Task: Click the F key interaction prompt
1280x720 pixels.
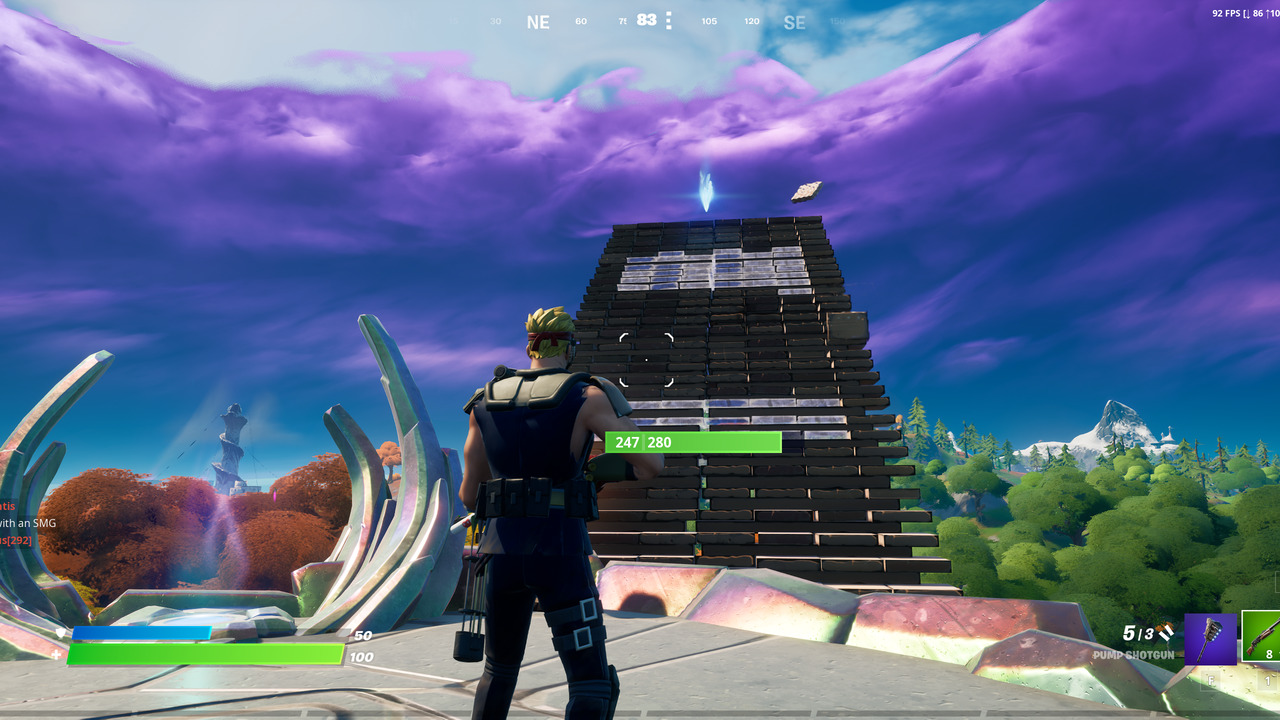Action: pos(1211,680)
